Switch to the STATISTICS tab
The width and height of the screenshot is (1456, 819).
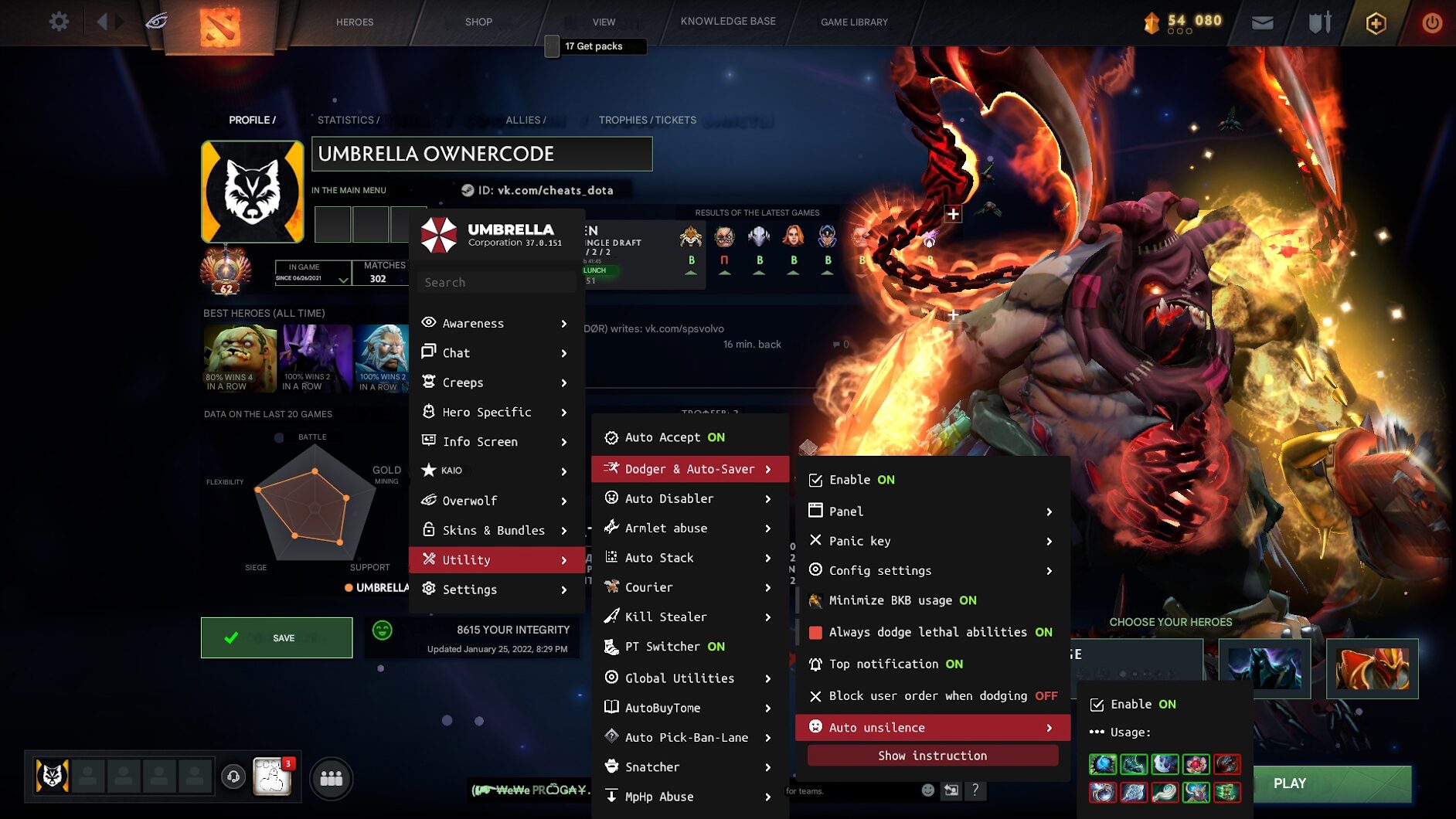346,120
